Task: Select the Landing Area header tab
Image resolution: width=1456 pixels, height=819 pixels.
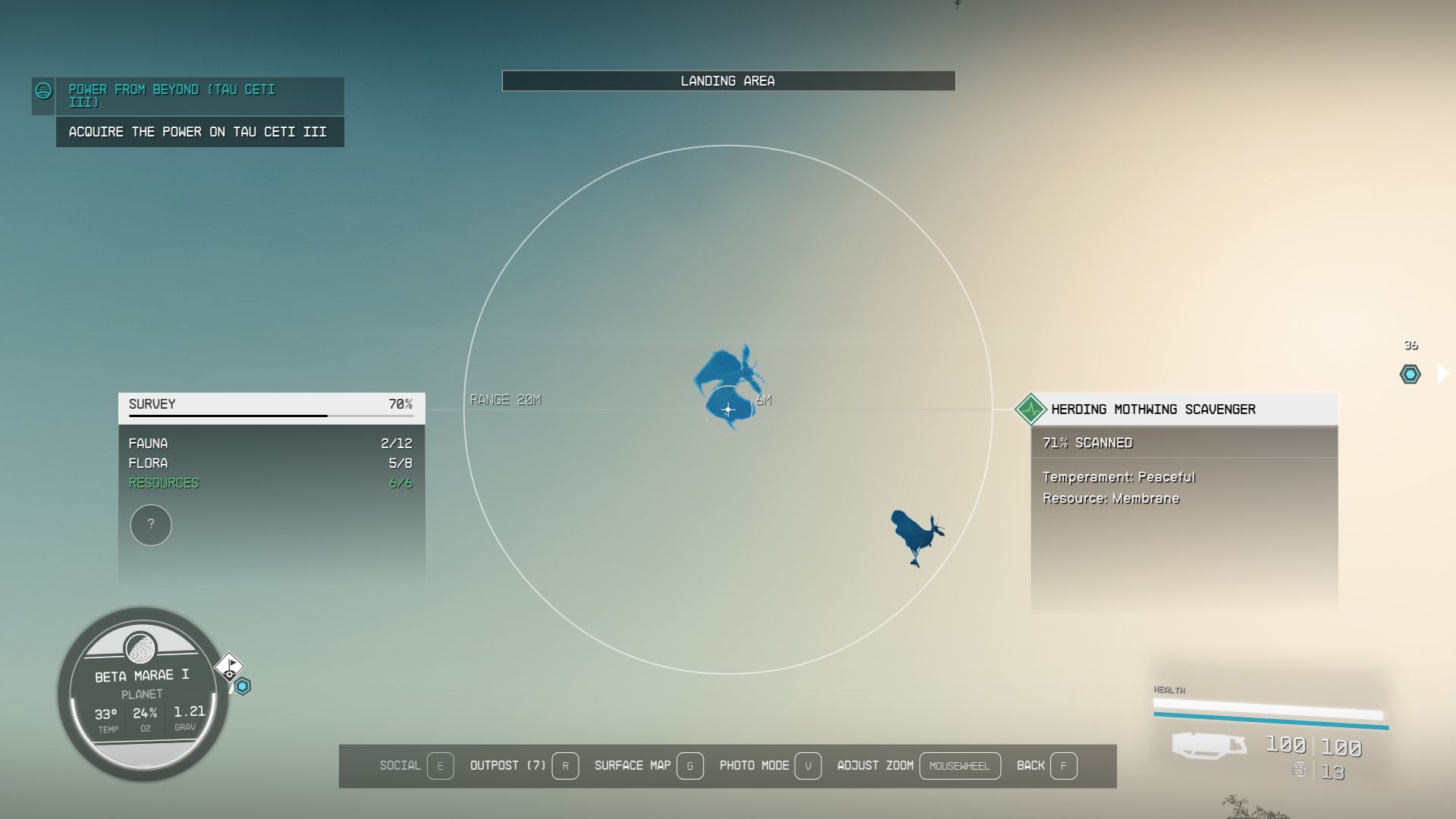Action: [x=728, y=80]
